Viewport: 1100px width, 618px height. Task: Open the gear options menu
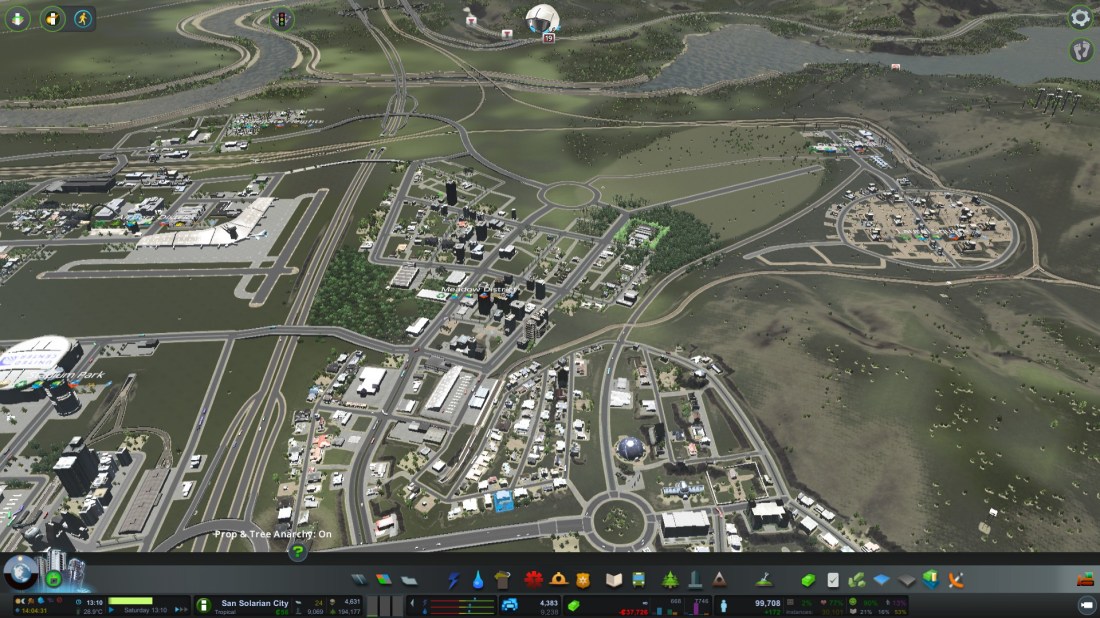(x=1080, y=17)
